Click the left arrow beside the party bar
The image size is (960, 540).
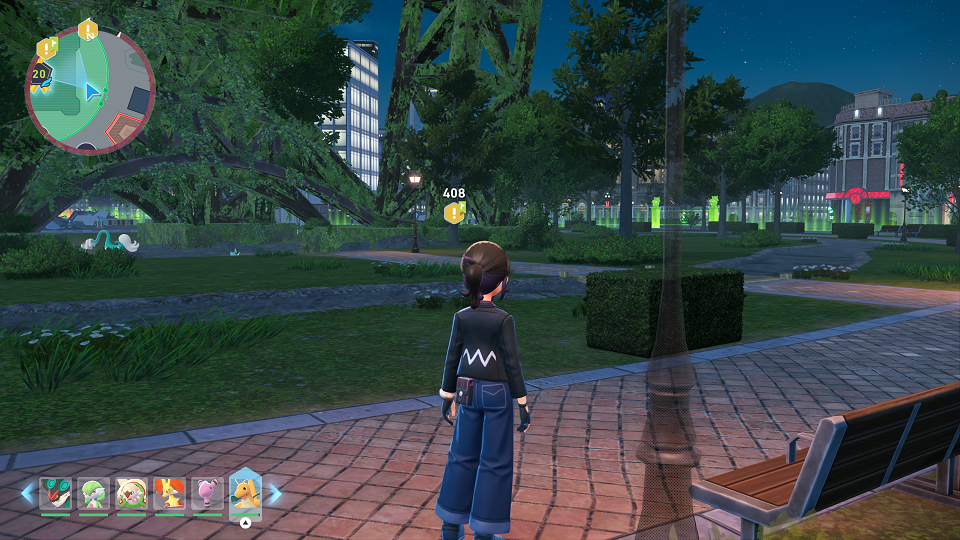click(x=27, y=493)
